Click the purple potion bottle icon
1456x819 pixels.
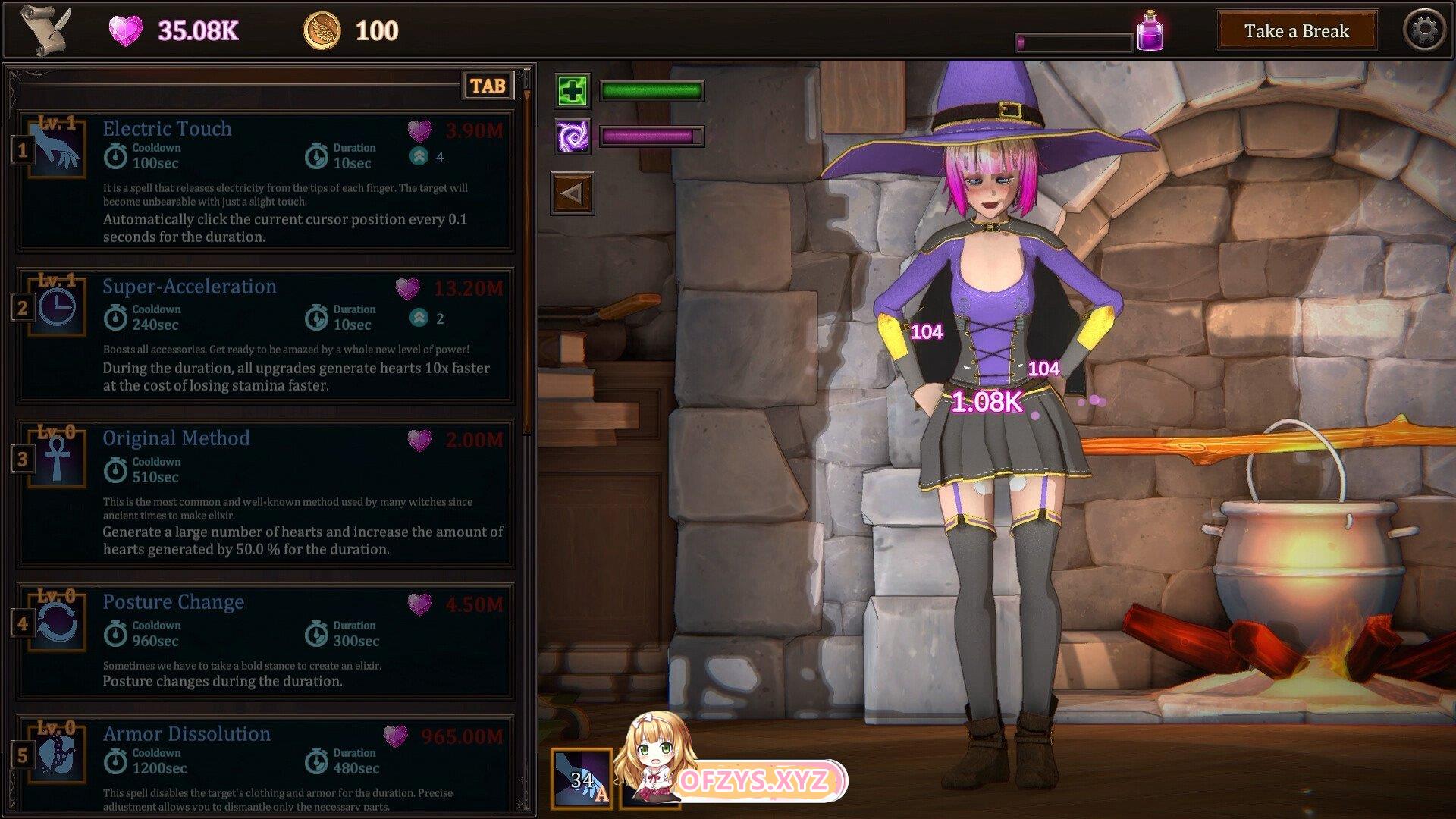1150,32
